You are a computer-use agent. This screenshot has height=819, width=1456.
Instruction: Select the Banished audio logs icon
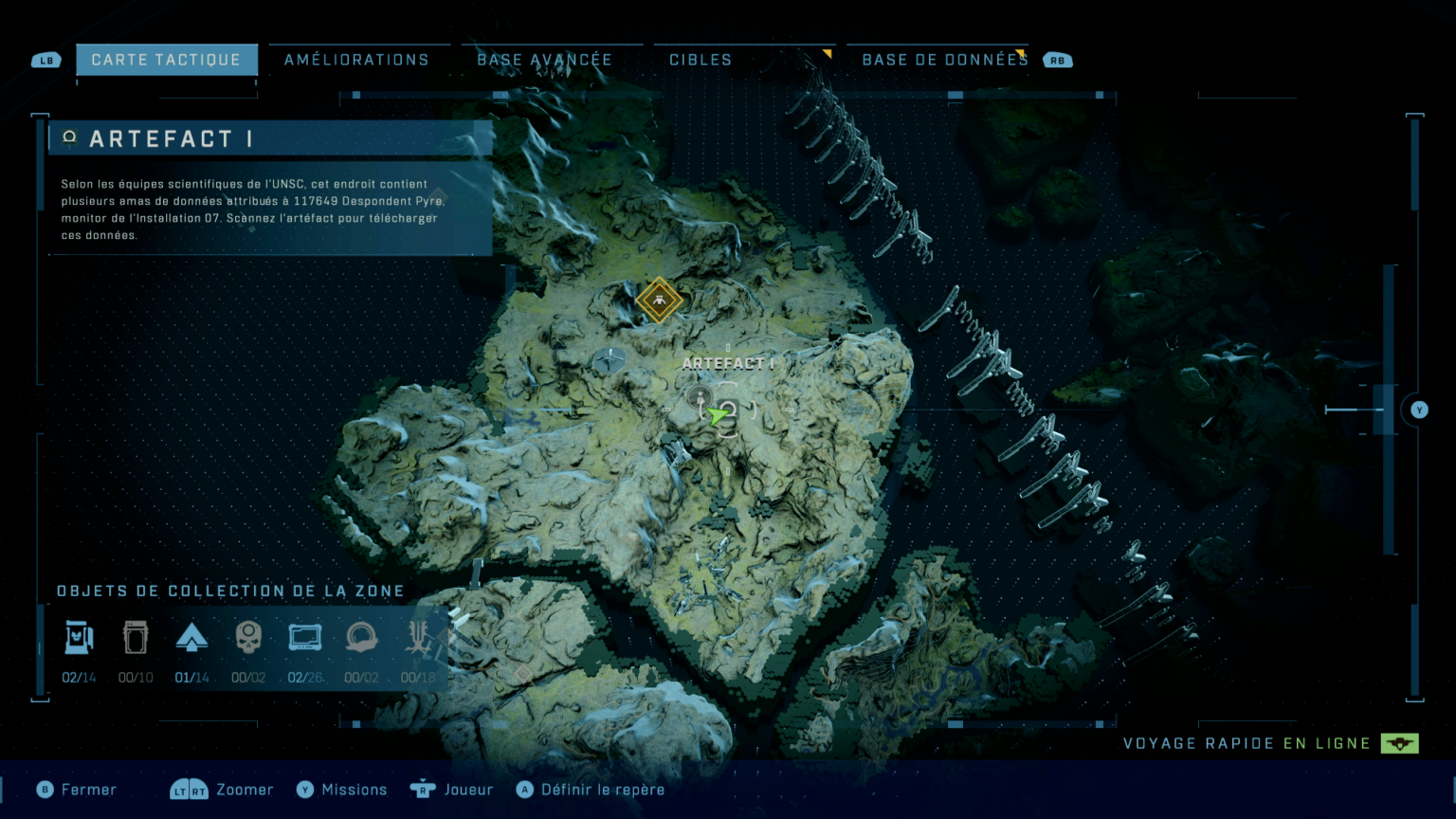coord(361,636)
